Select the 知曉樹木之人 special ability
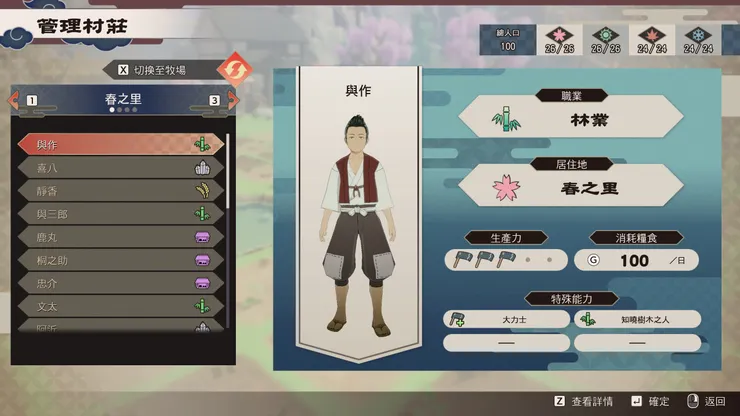The height and width of the screenshot is (416, 740). pos(637,319)
